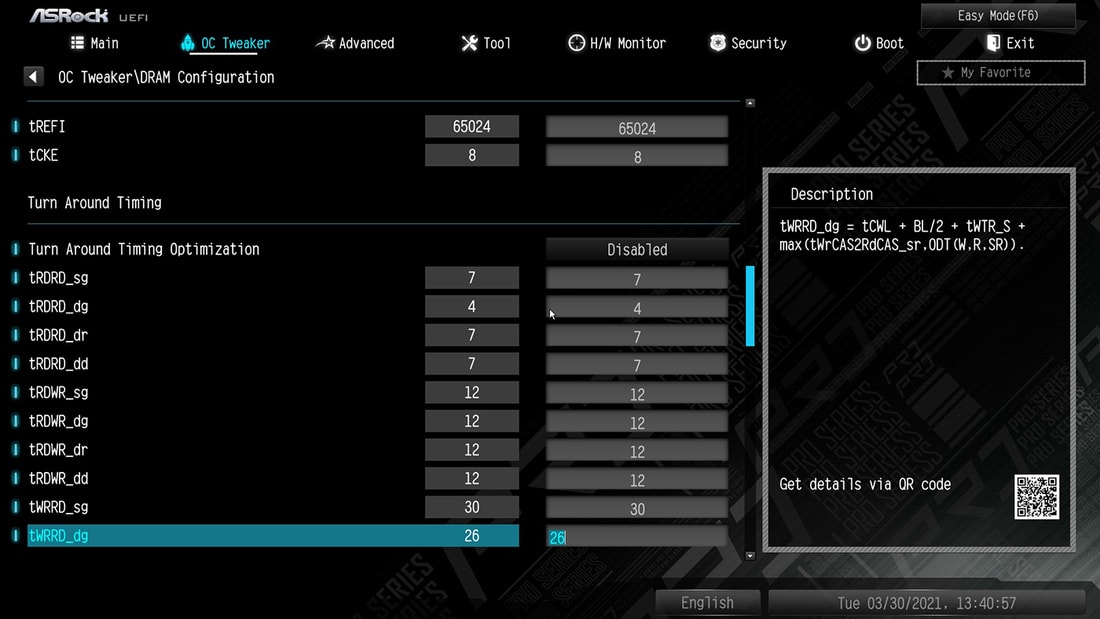
Task: Open the Security tab
Action: coord(747,43)
